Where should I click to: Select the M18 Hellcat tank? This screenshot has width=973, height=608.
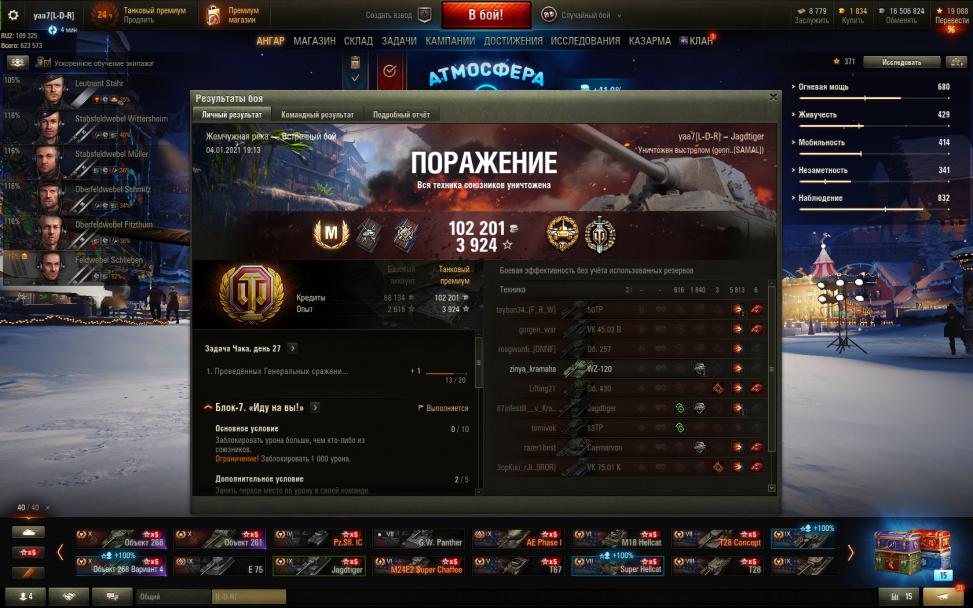[x=616, y=538]
